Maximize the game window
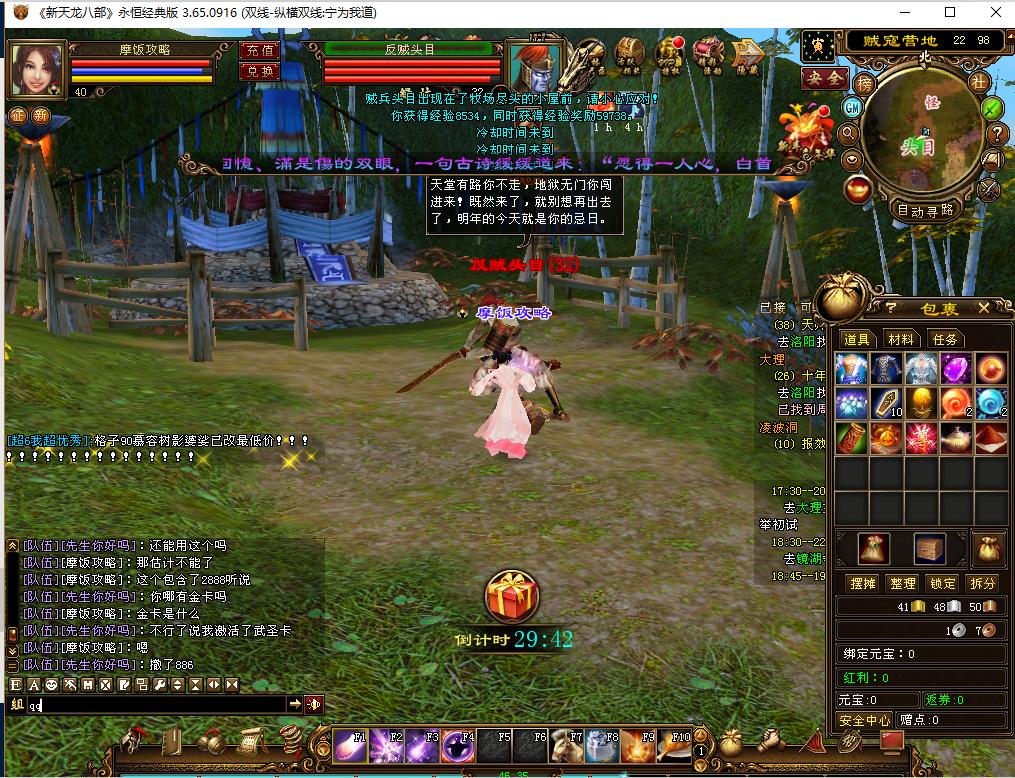Viewport: 1015px width, 778px height. pyautogui.click(x=949, y=13)
